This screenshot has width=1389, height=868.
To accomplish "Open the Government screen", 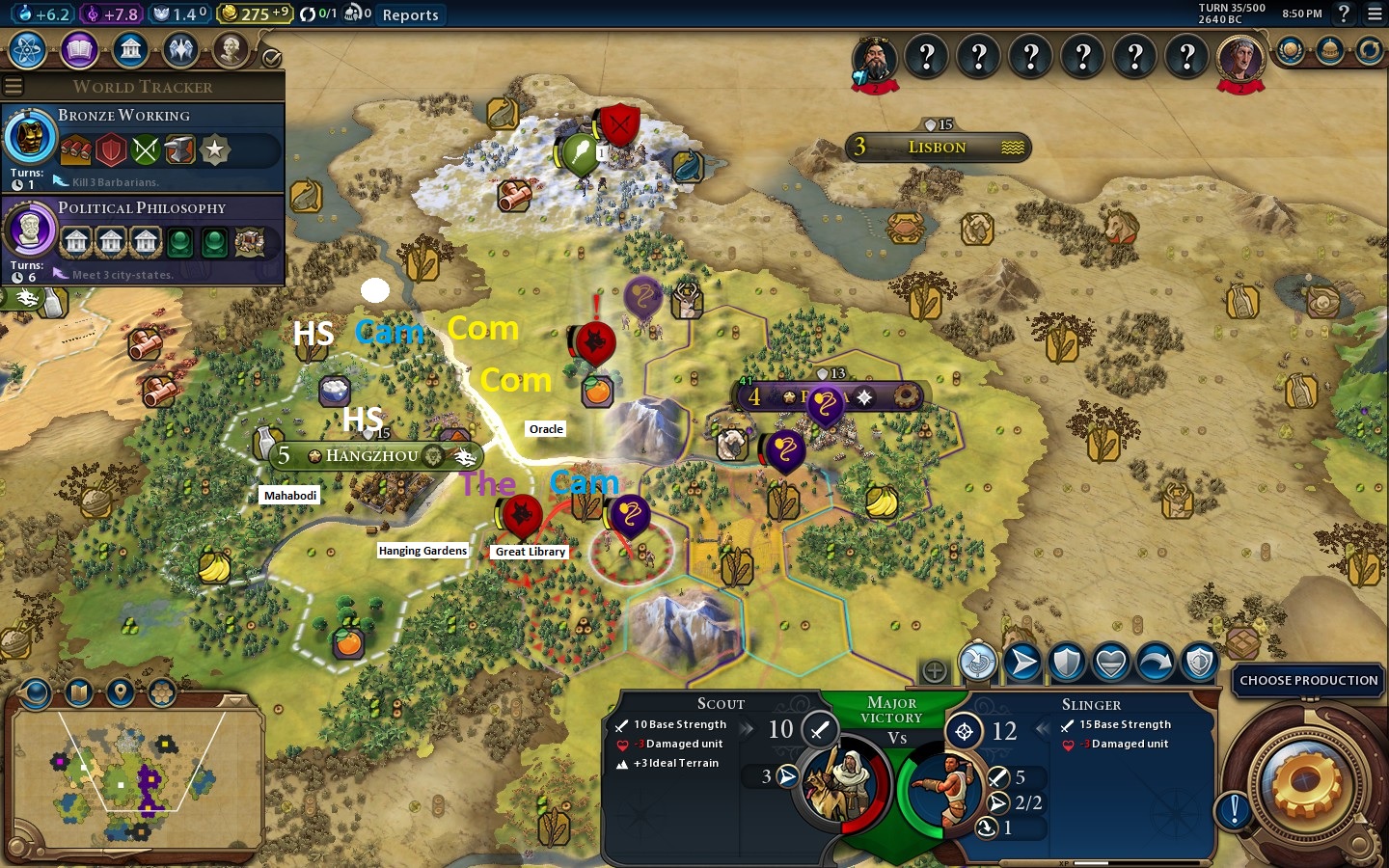I will coord(129,49).
